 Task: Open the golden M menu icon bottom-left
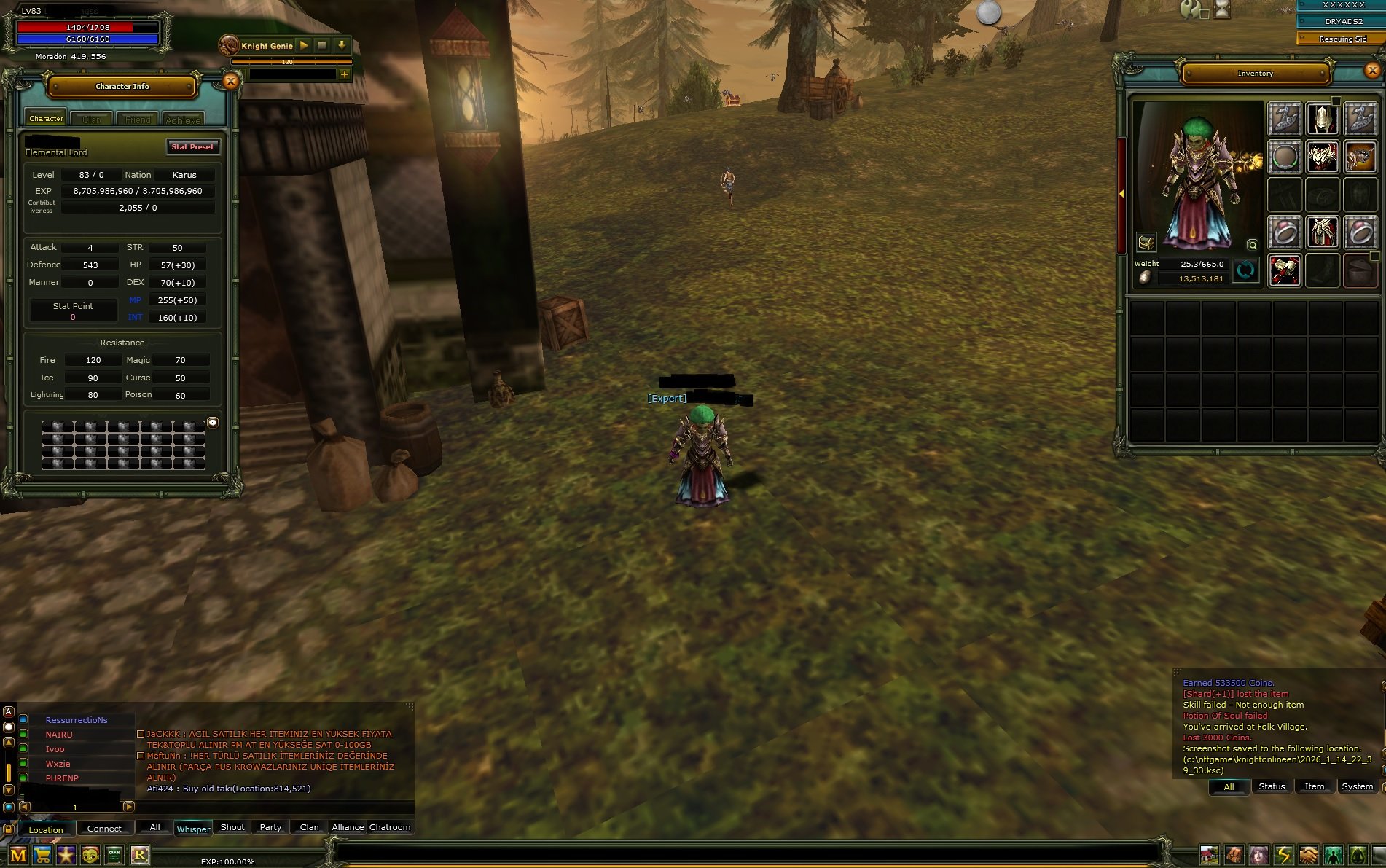click(18, 855)
